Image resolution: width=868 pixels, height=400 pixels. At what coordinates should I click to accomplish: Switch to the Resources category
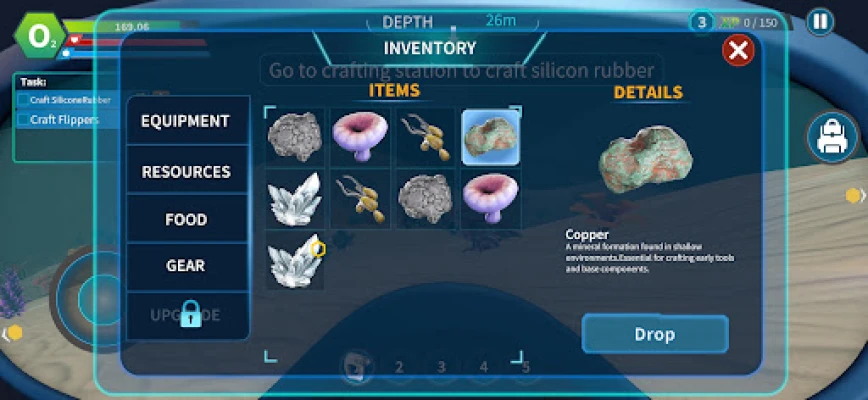(x=186, y=172)
